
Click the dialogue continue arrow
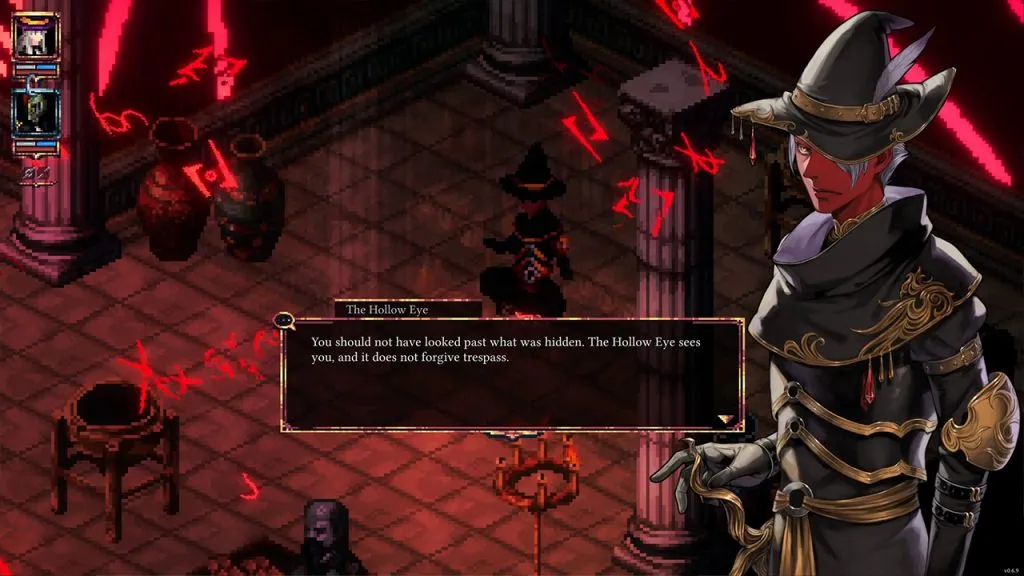[726, 420]
